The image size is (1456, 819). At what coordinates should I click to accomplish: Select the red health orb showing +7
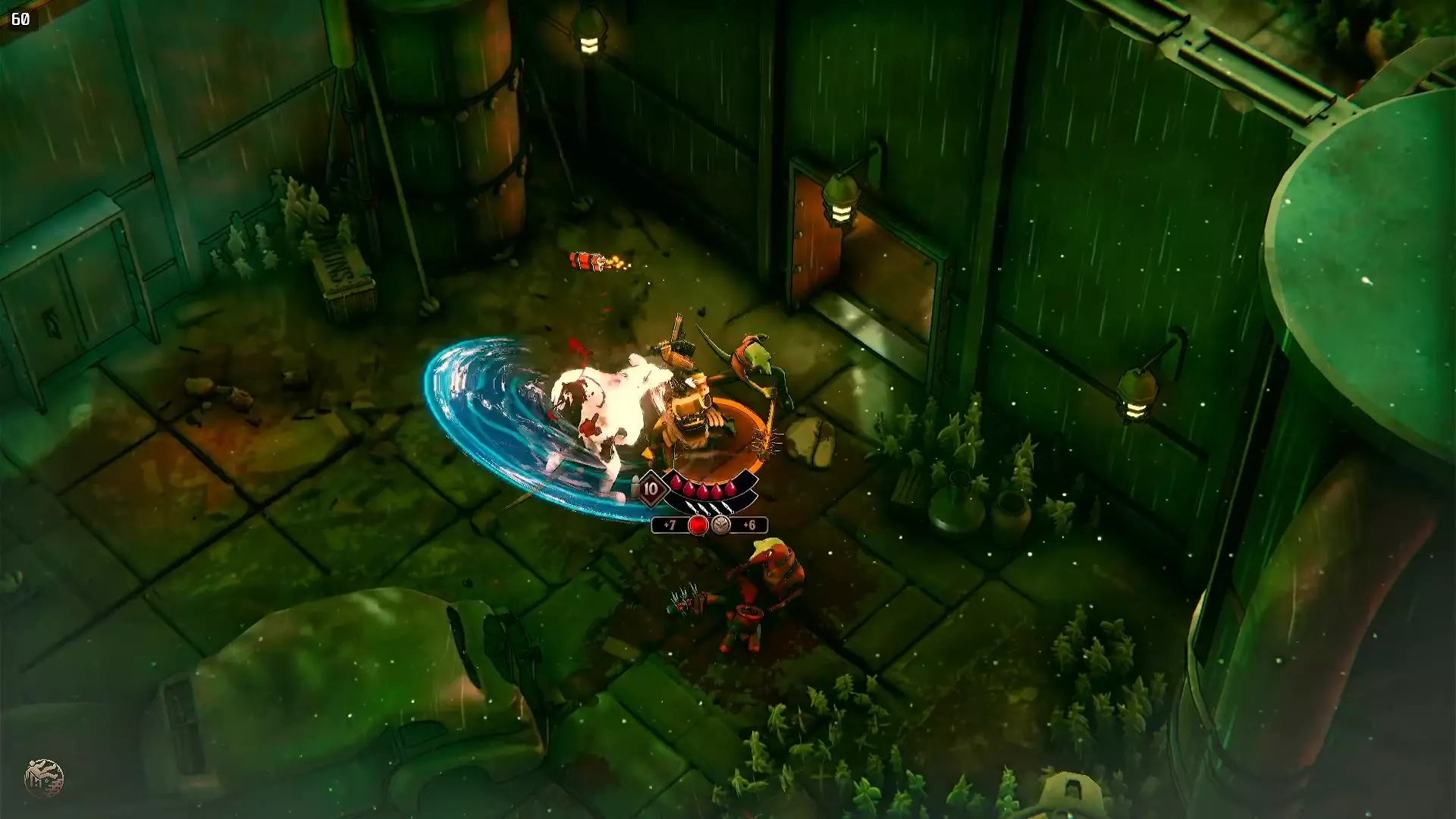pos(698,526)
